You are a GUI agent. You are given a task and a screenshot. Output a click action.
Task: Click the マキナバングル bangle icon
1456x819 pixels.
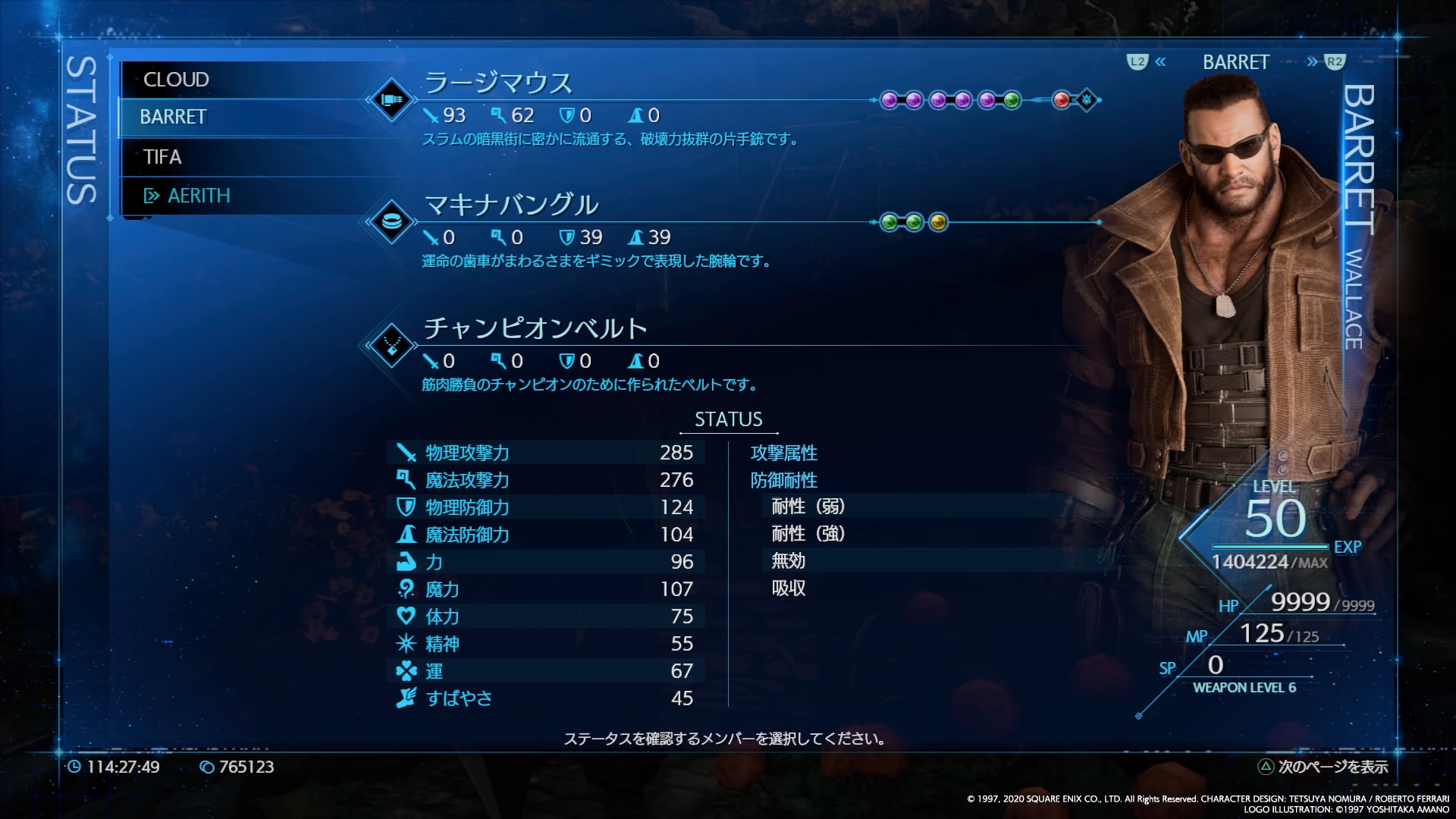coord(391,222)
